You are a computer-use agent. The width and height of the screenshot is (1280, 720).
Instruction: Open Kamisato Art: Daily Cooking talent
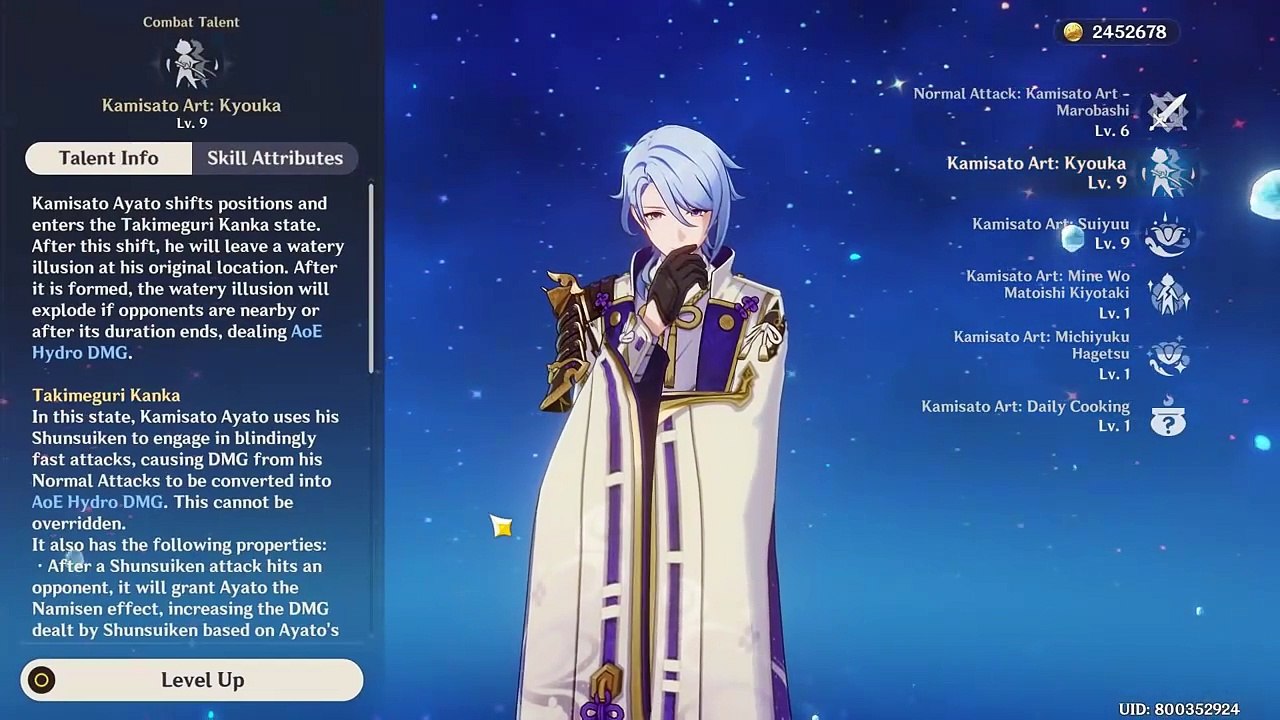tap(1167, 416)
